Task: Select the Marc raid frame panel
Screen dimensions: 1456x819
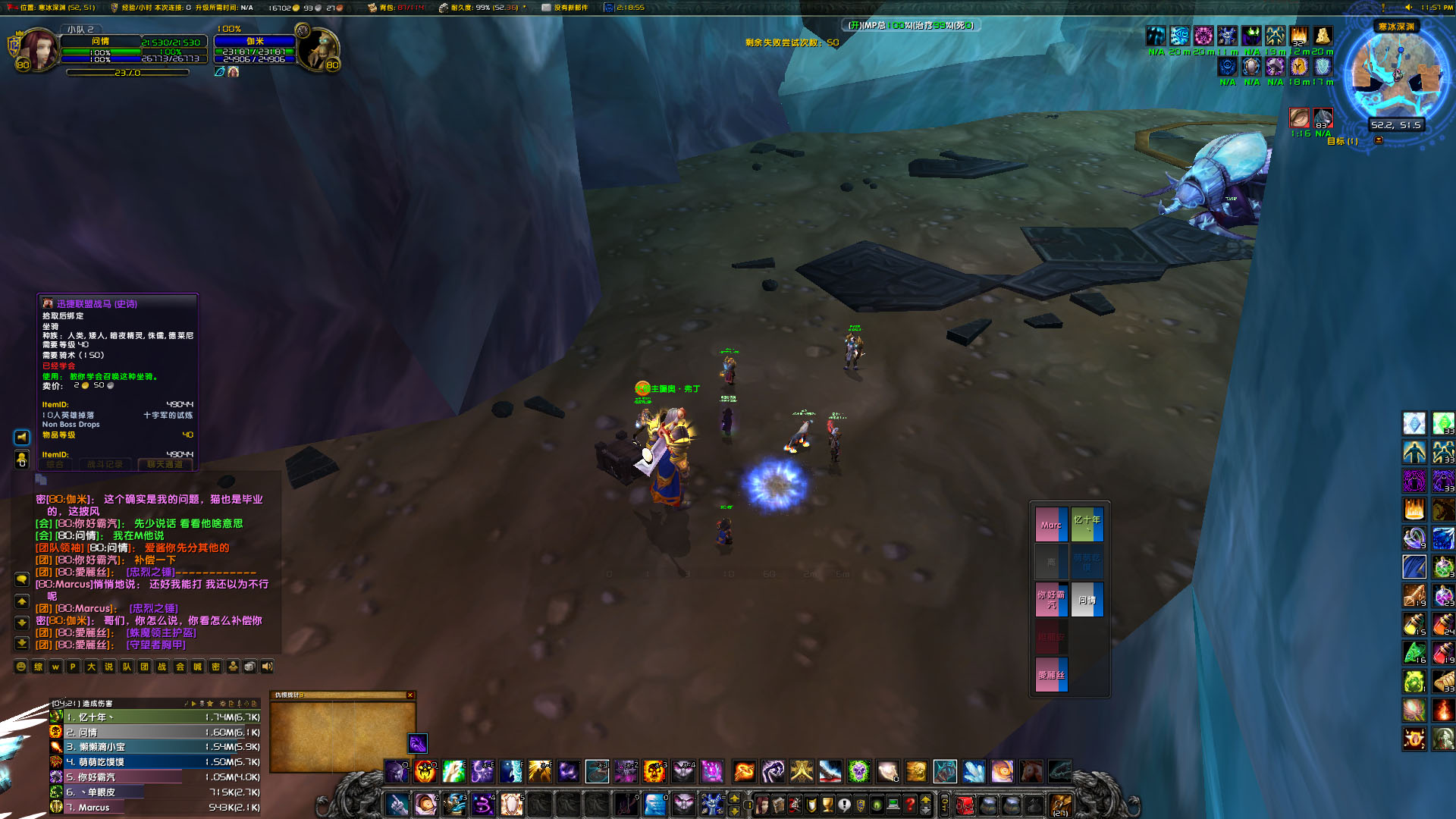Action: (x=1051, y=523)
